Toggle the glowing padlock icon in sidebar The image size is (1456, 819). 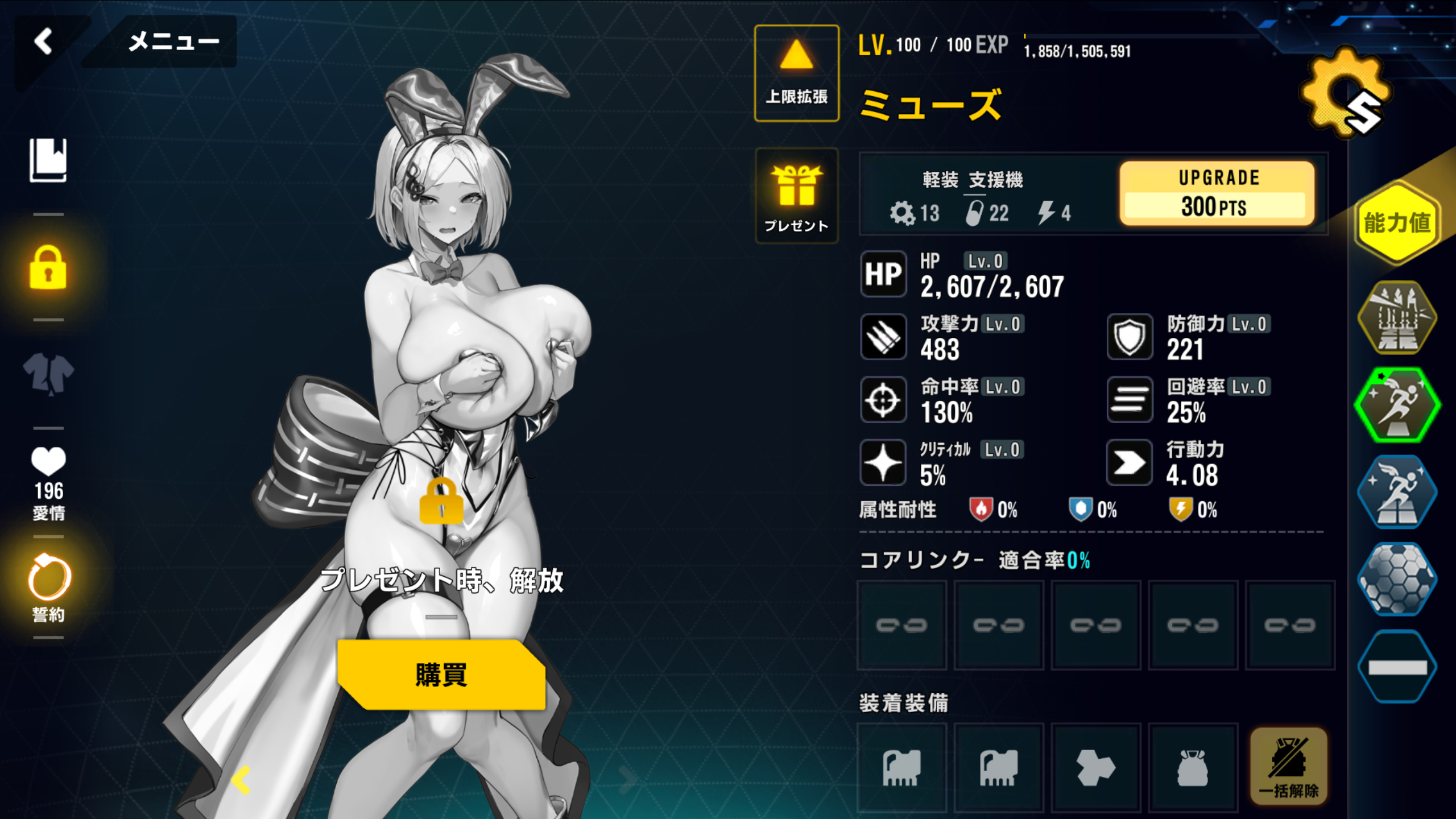point(48,268)
